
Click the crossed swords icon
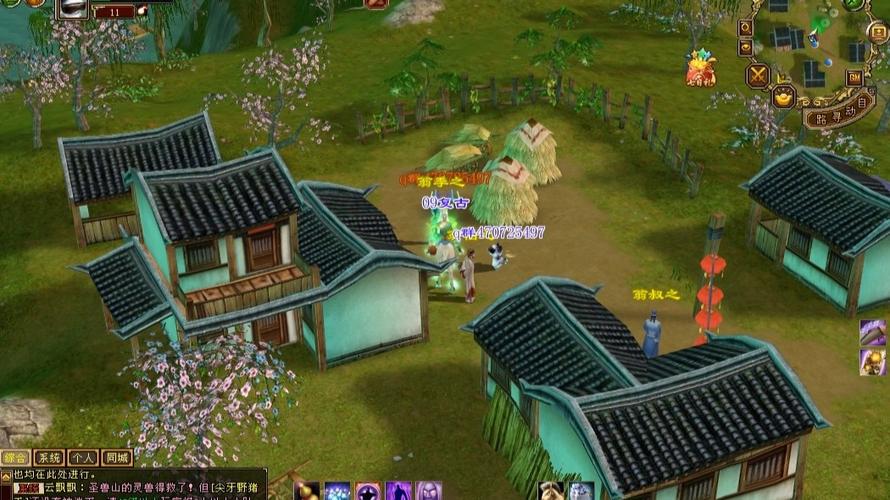pyautogui.click(x=758, y=75)
